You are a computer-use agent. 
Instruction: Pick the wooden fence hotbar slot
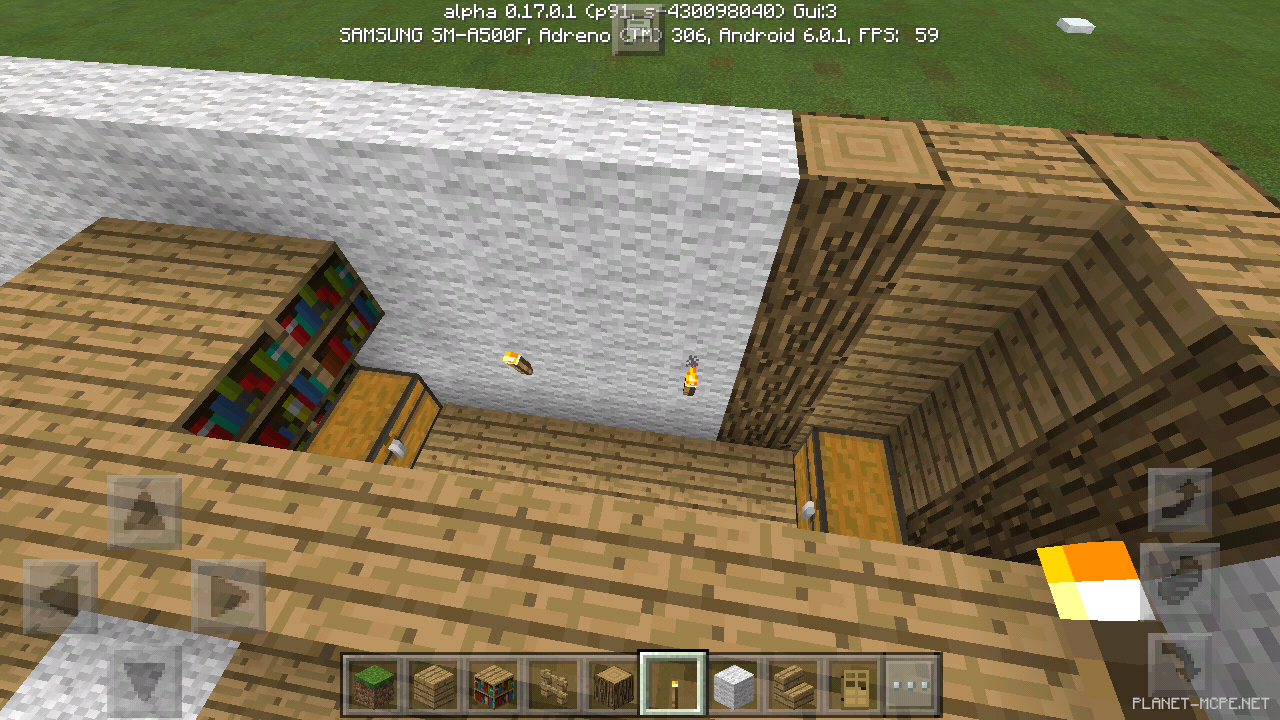tap(552, 685)
